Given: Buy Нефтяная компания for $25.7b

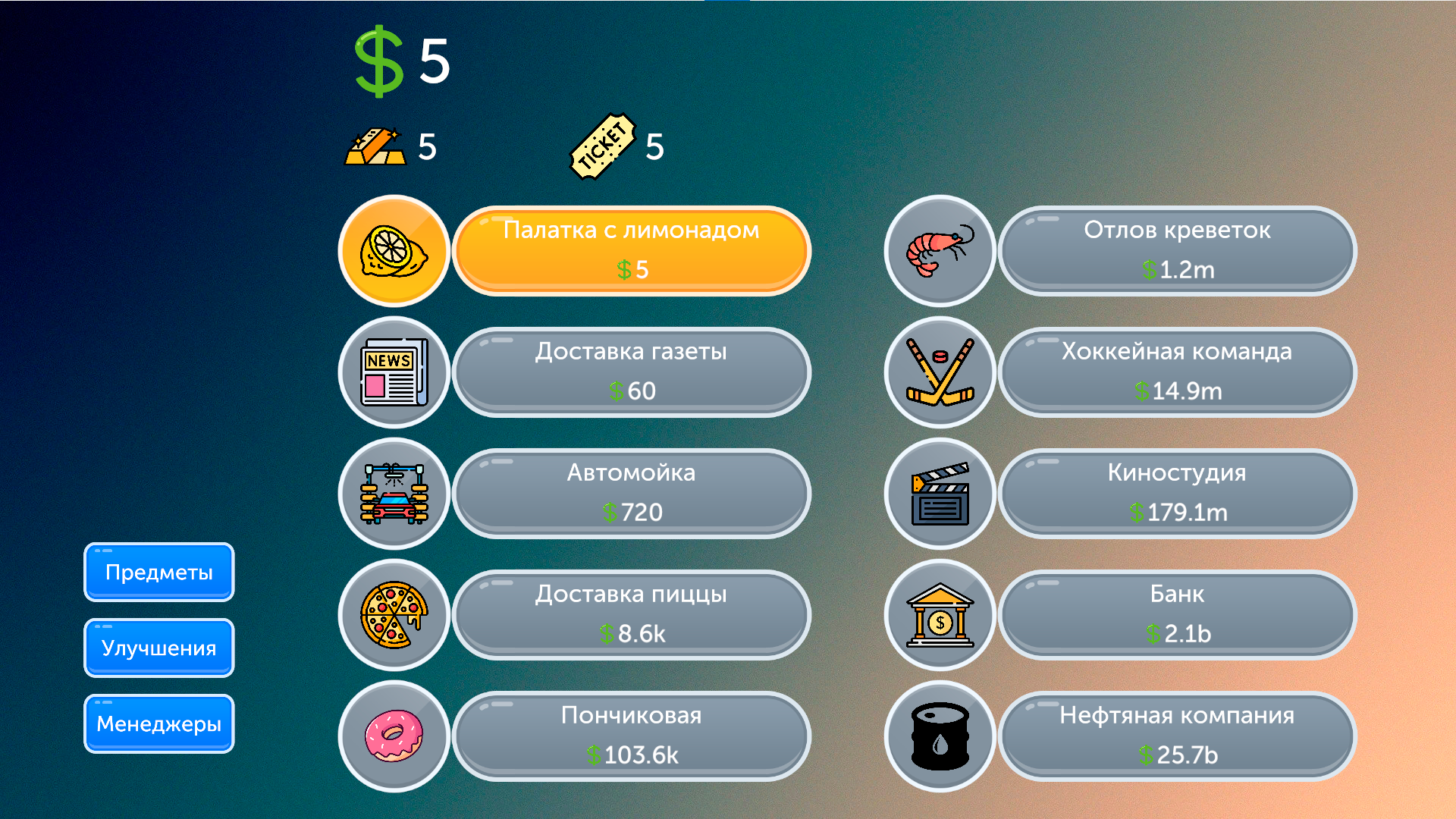Looking at the screenshot, I should point(1178,736).
